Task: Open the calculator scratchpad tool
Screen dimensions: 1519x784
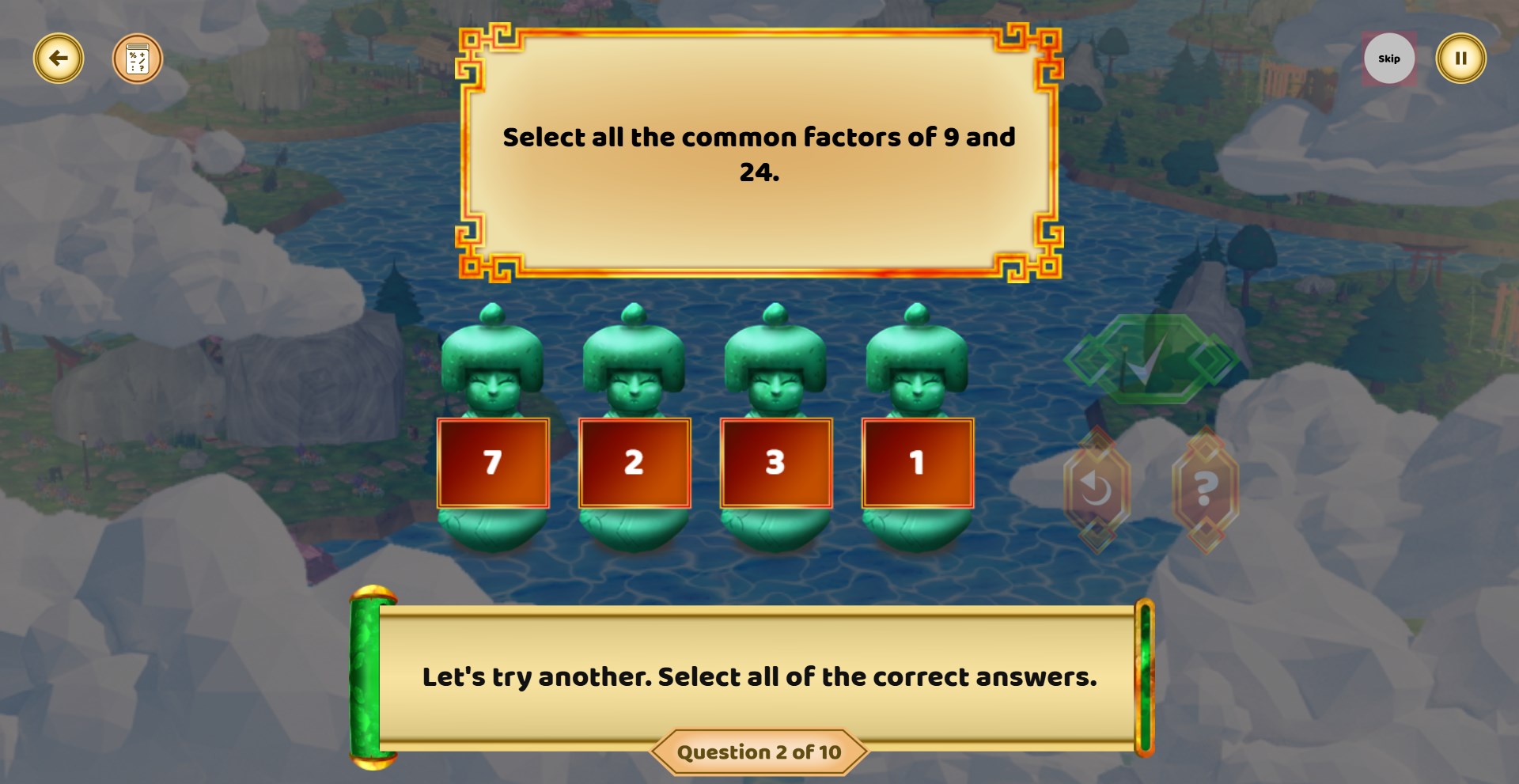Action: (x=136, y=58)
